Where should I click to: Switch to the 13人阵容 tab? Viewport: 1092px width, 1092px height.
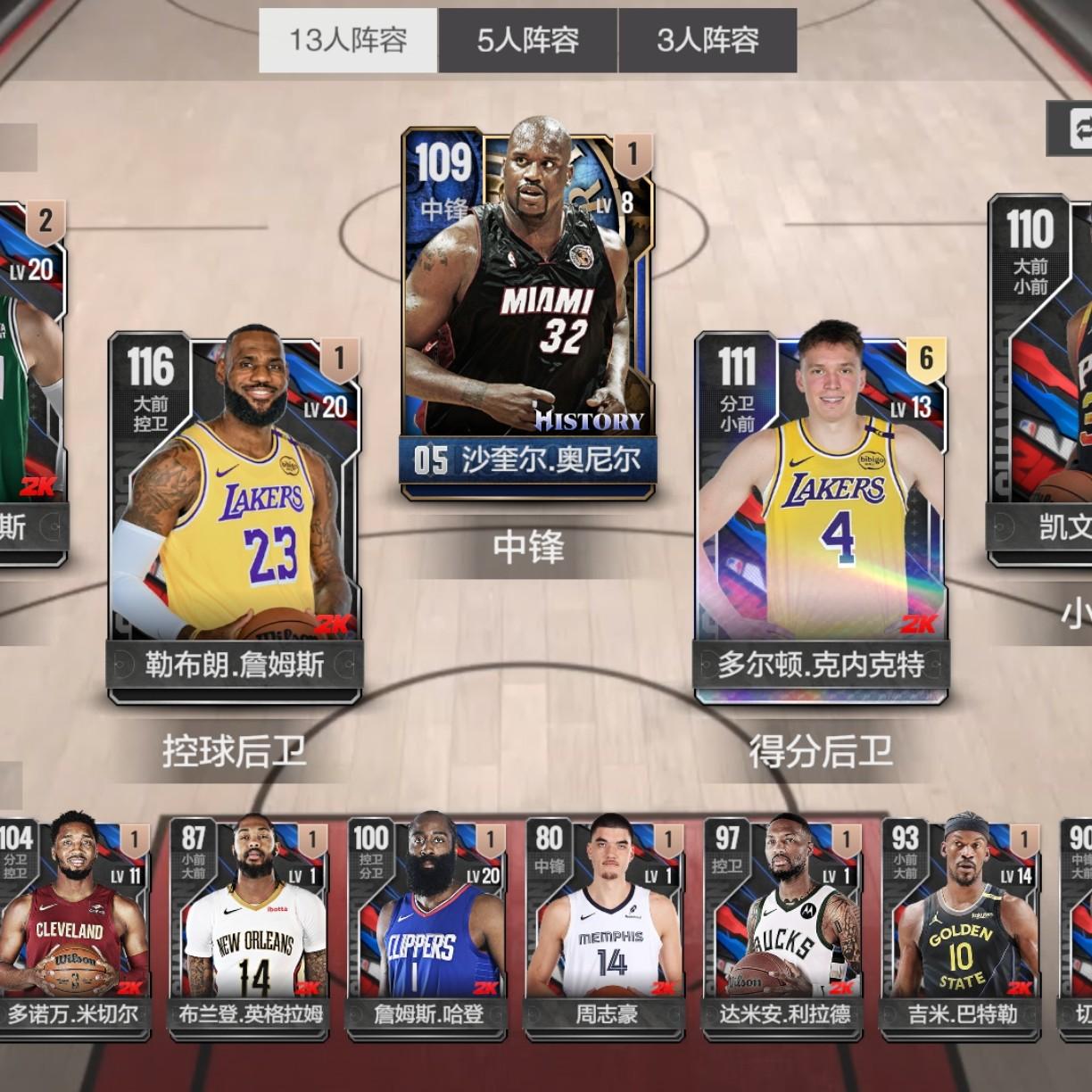[348, 40]
